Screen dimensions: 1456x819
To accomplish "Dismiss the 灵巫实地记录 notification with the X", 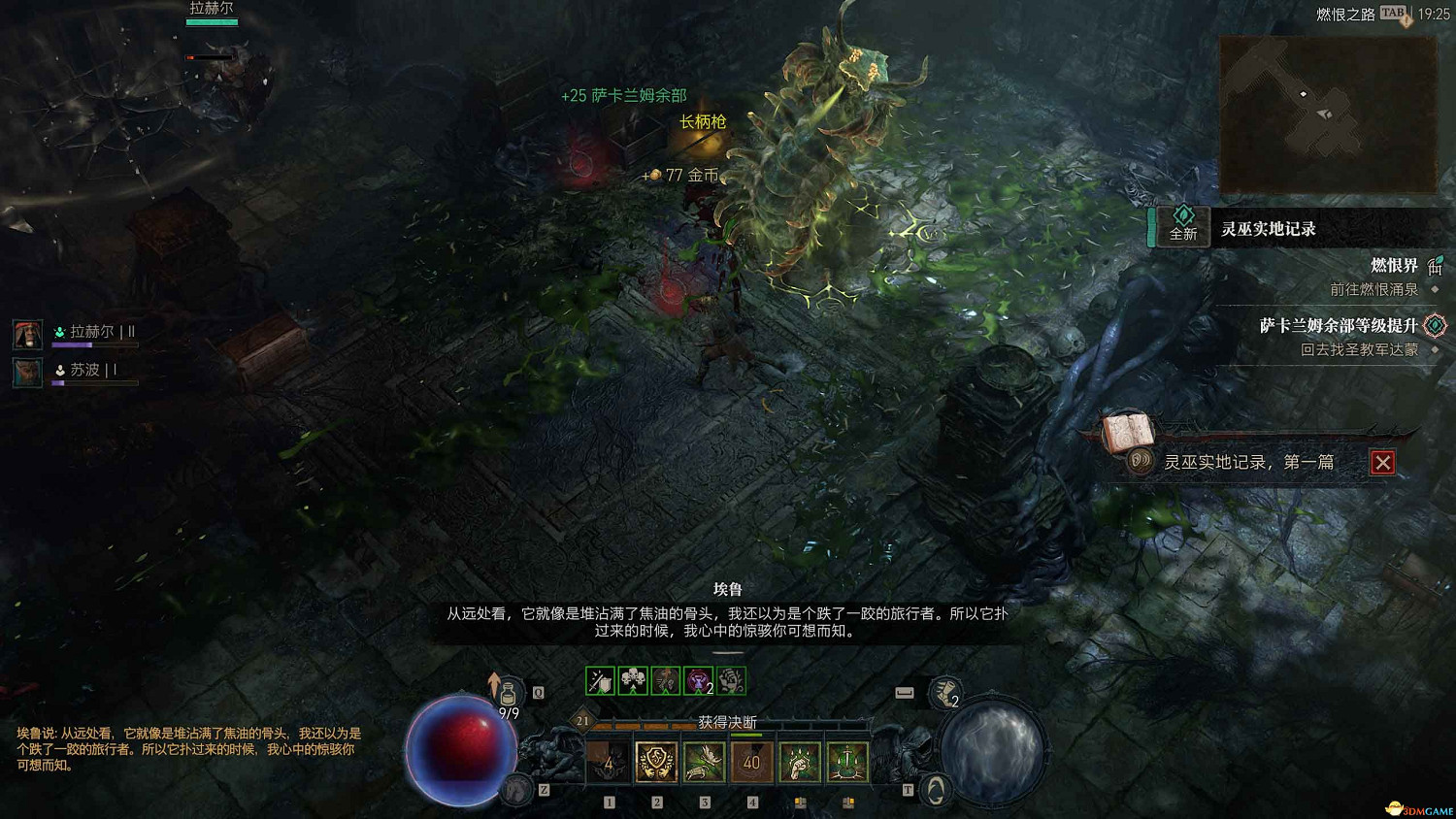I will [1382, 462].
